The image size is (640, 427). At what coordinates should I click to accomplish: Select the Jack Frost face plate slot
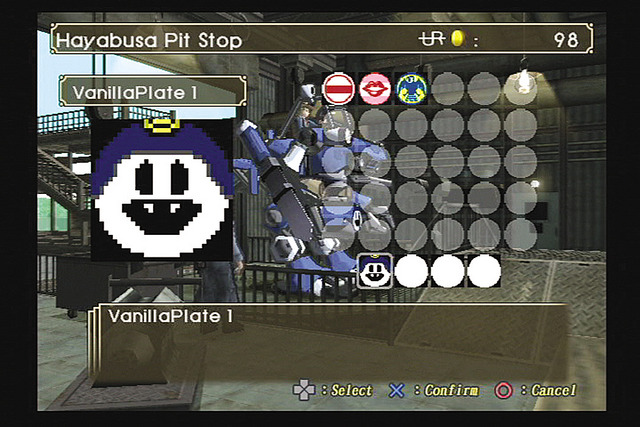[374, 271]
